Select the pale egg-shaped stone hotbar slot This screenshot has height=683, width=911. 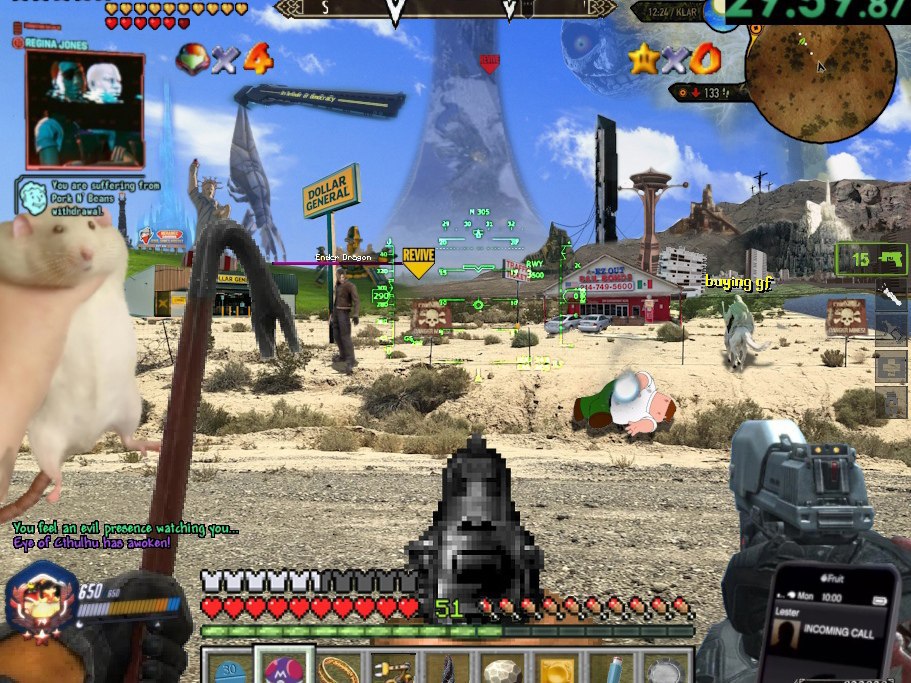click(x=502, y=668)
